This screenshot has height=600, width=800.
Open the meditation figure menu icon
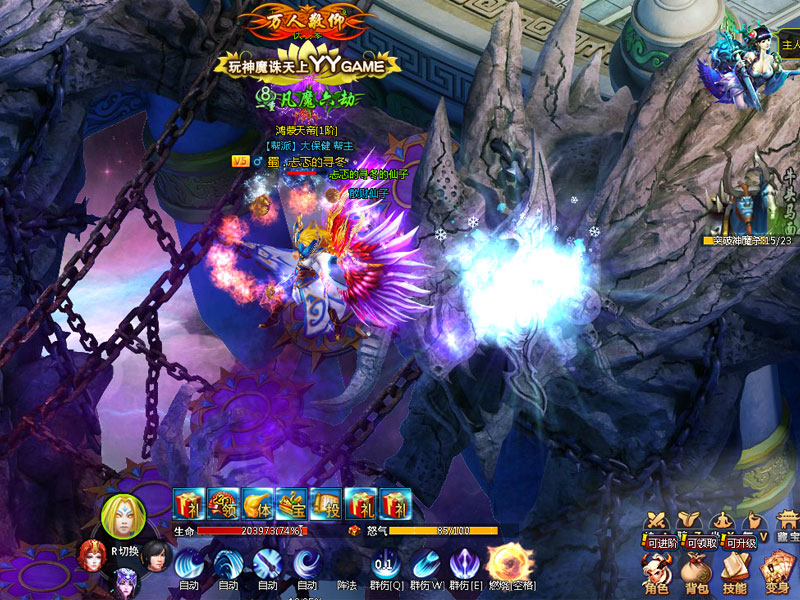pyautogui.click(x=722, y=520)
